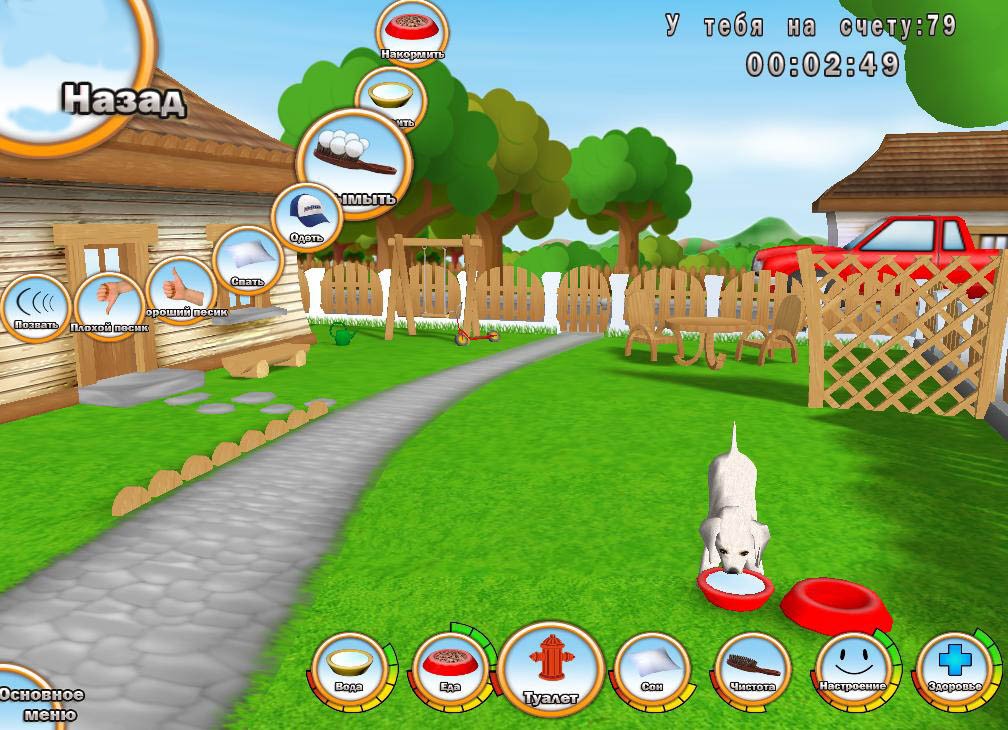
Task: Put the dog to sleep with Спать
Action: coord(246,264)
